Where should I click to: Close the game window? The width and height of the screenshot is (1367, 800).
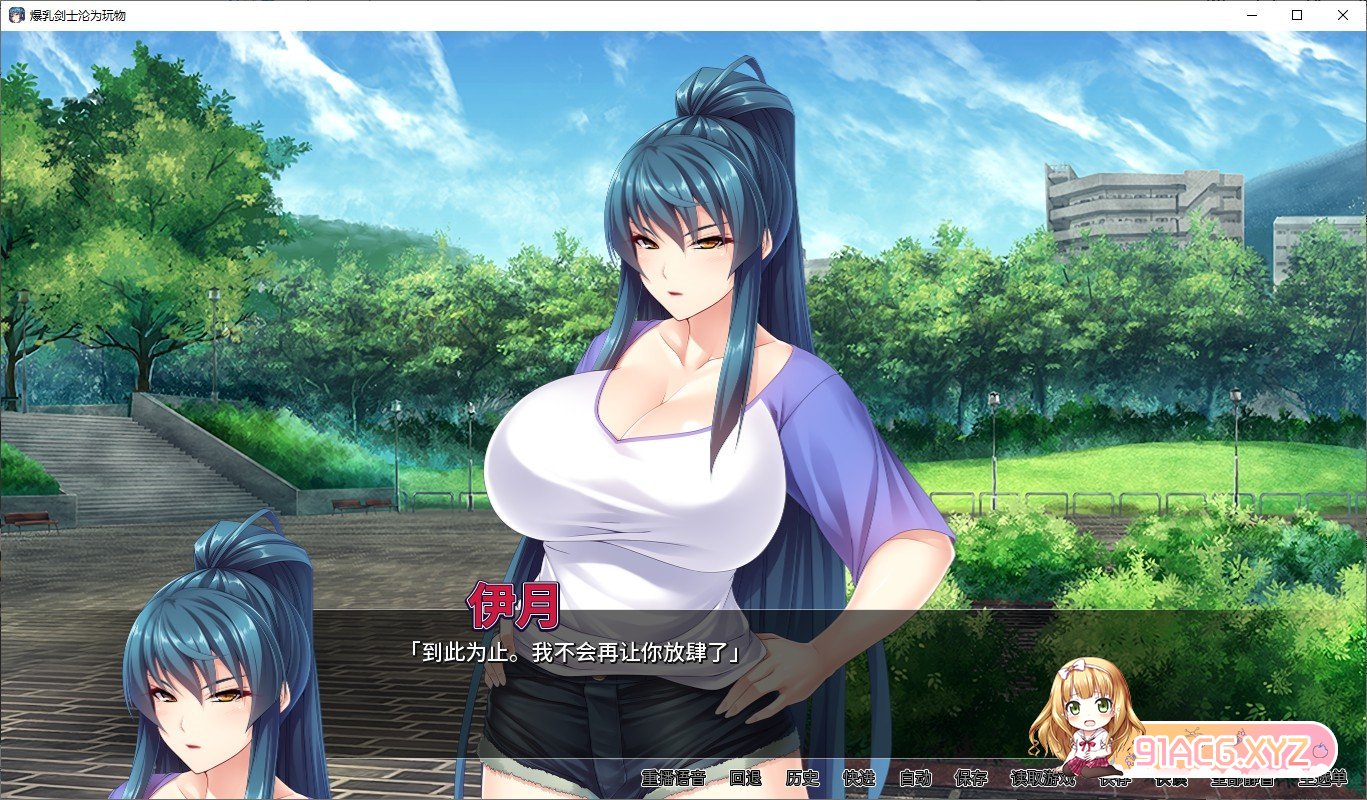tap(1343, 15)
